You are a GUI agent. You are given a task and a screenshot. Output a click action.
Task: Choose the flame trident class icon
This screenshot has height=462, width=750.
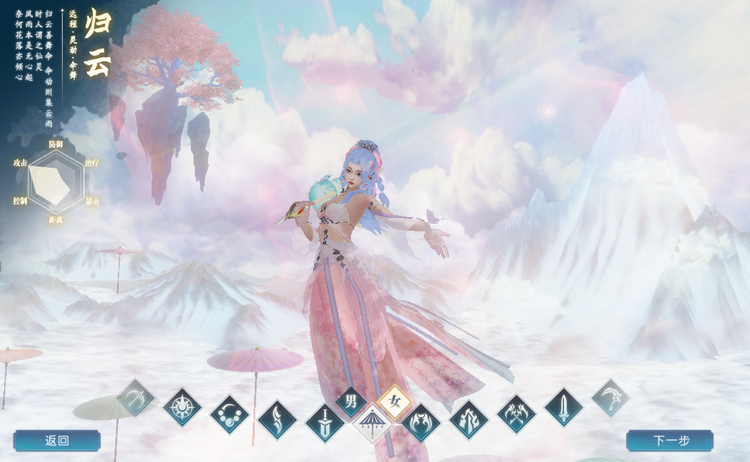click(x=468, y=420)
